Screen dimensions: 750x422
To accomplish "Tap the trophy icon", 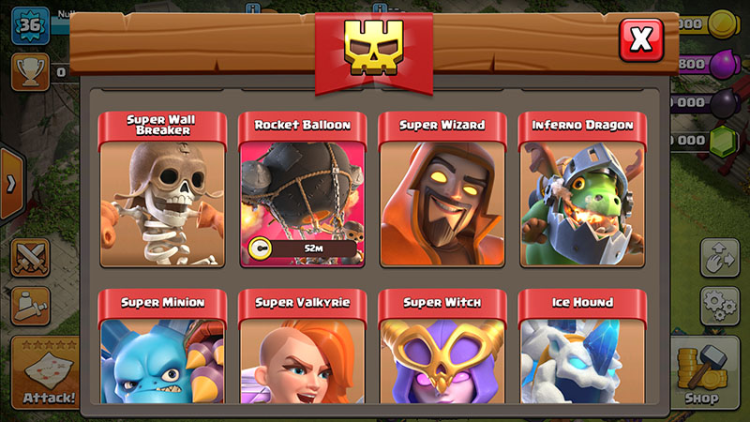I will [29, 70].
